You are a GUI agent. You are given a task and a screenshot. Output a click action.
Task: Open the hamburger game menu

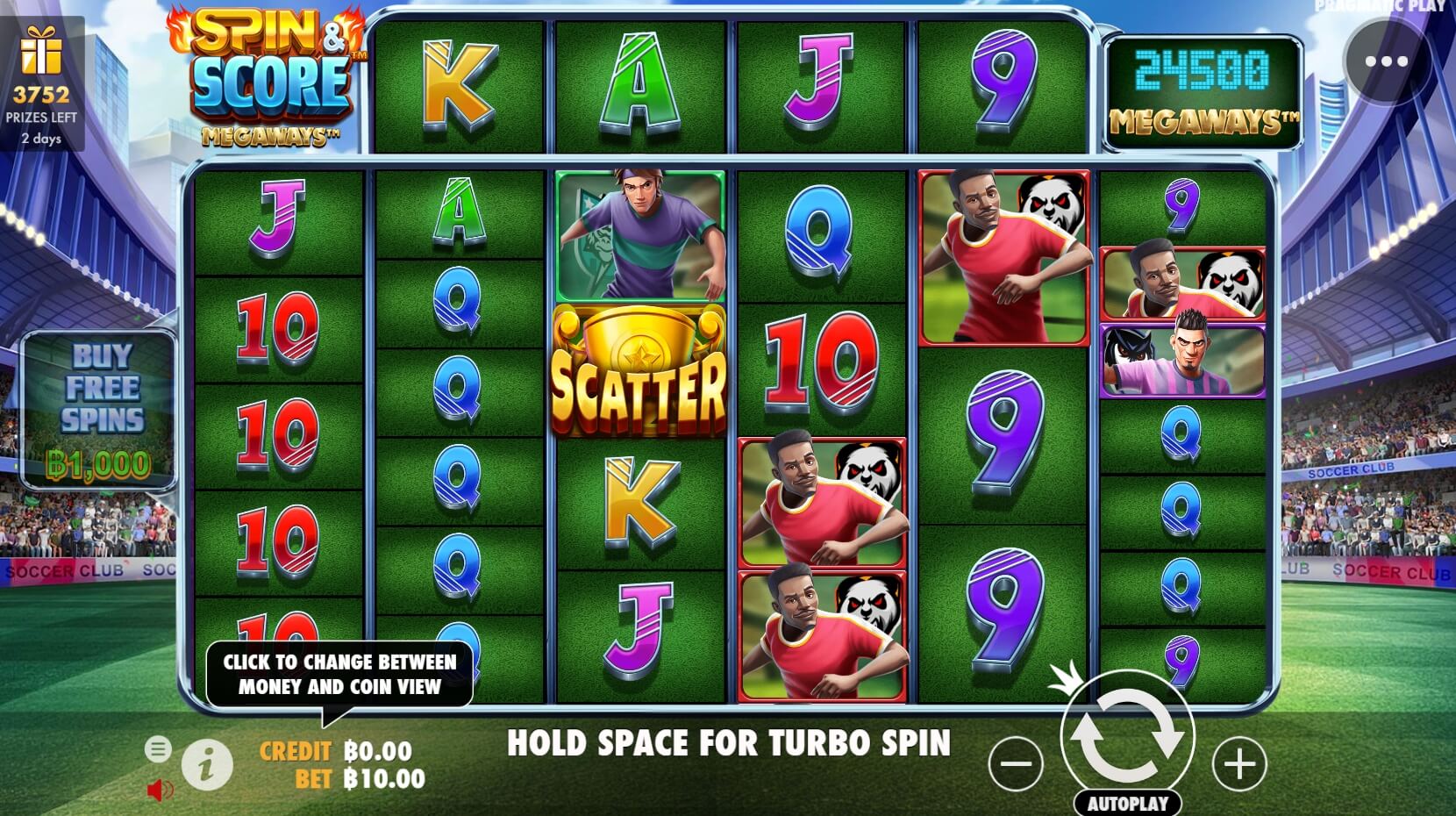159,750
